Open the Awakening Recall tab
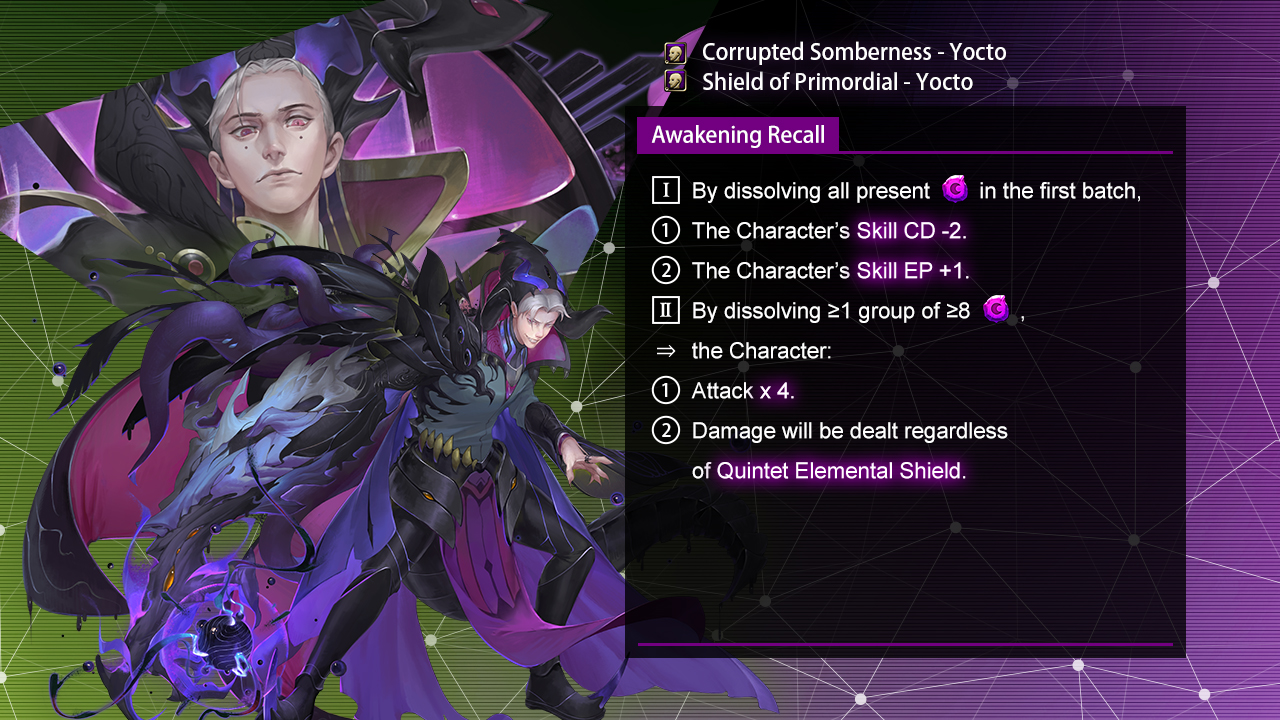The width and height of the screenshot is (1280, 720). click(x=738, y=135)
